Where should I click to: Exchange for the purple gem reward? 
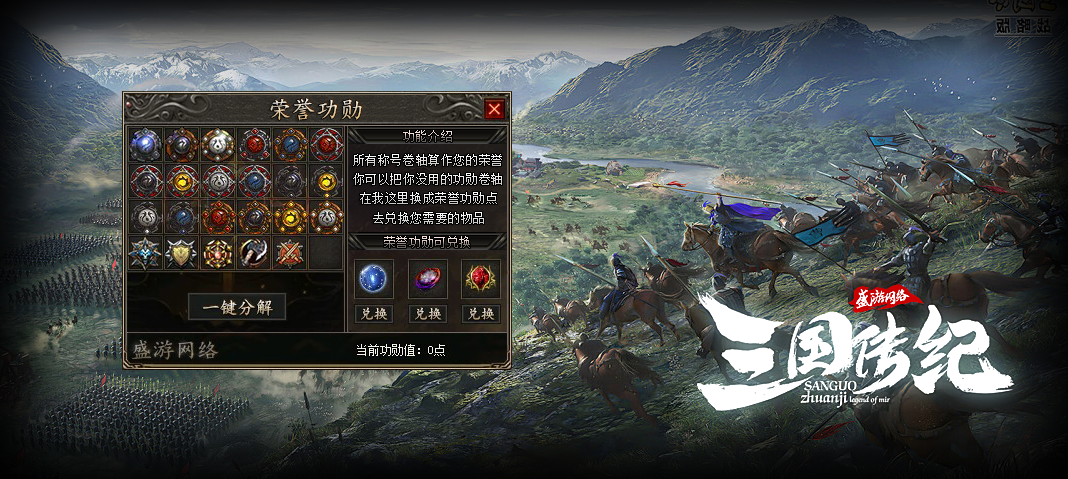coord(427,313)
